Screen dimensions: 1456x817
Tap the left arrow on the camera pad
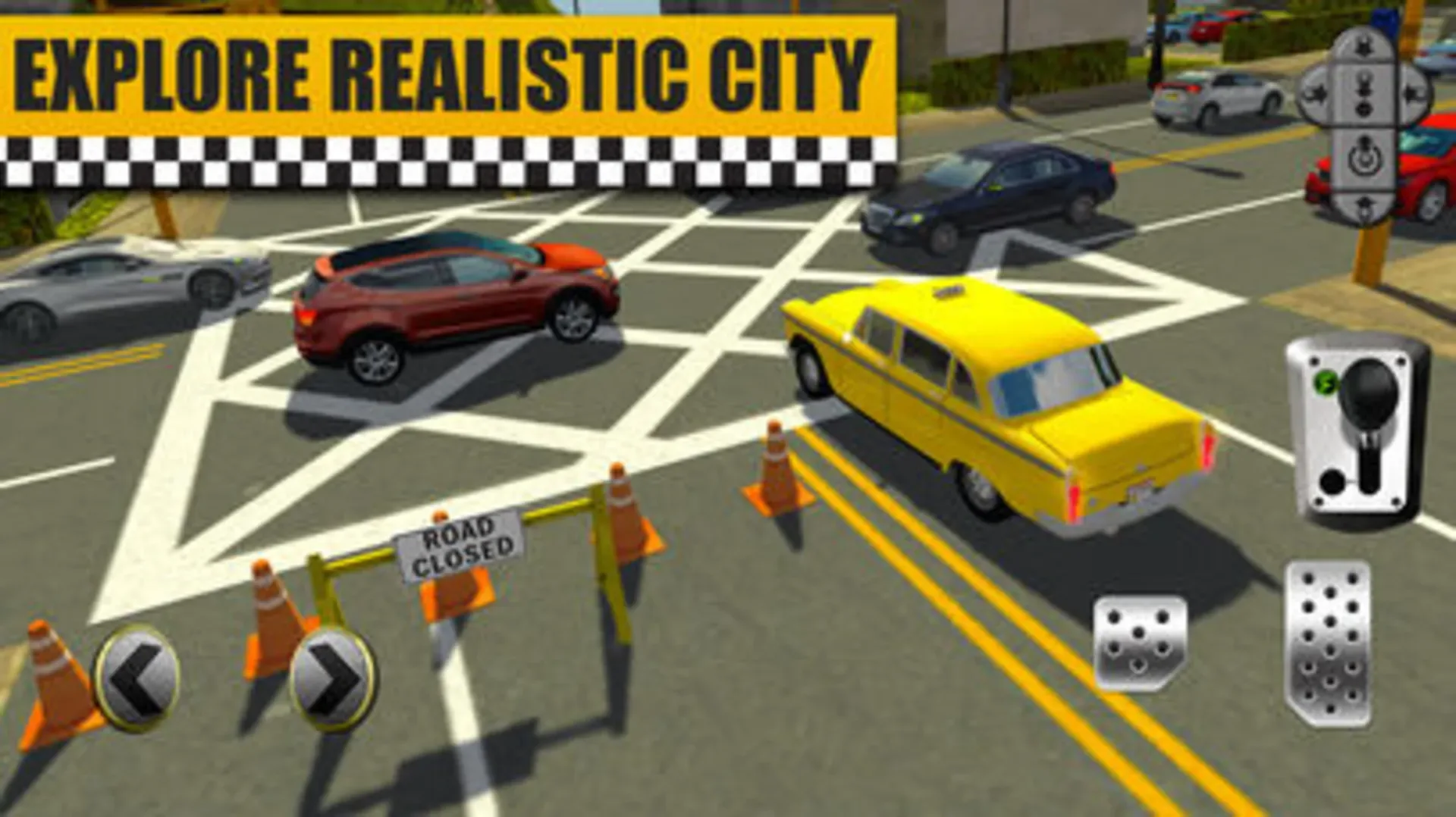1313,91
